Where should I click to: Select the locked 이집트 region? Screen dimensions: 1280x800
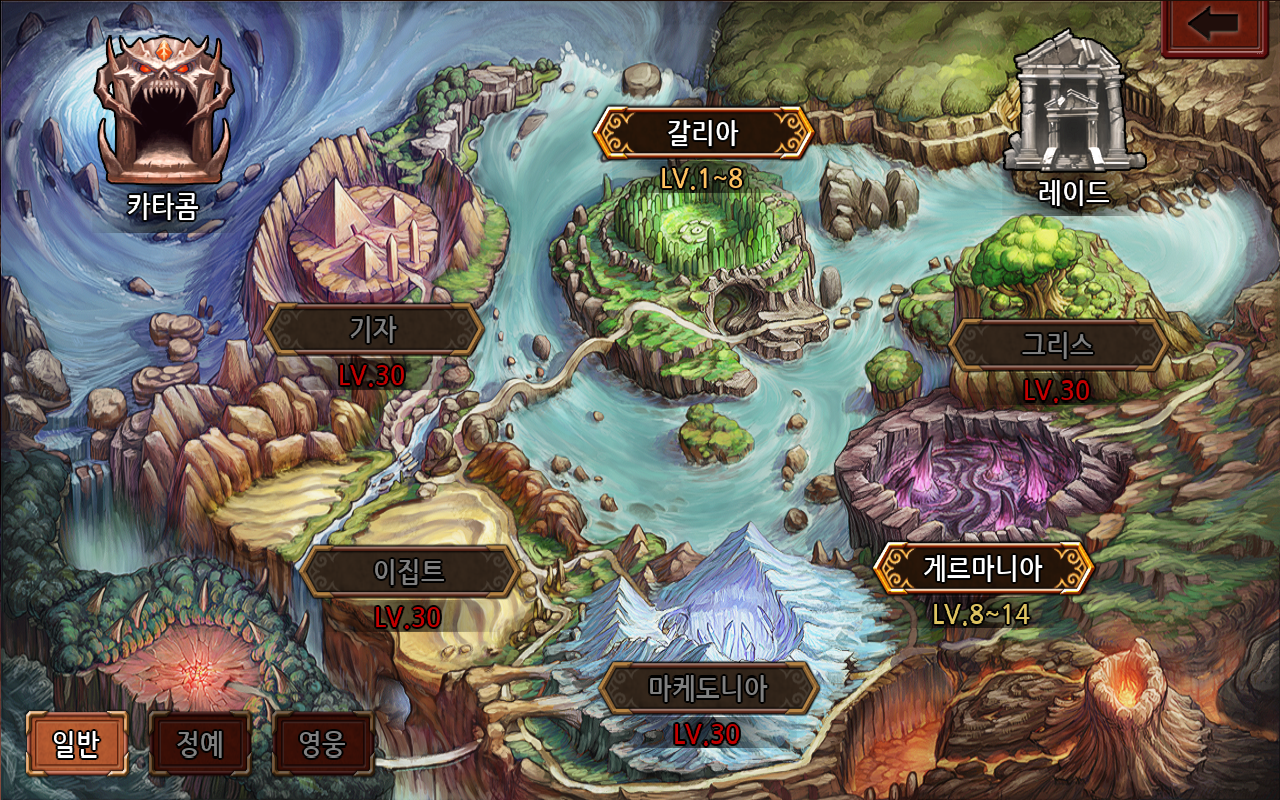click(409, 572)
